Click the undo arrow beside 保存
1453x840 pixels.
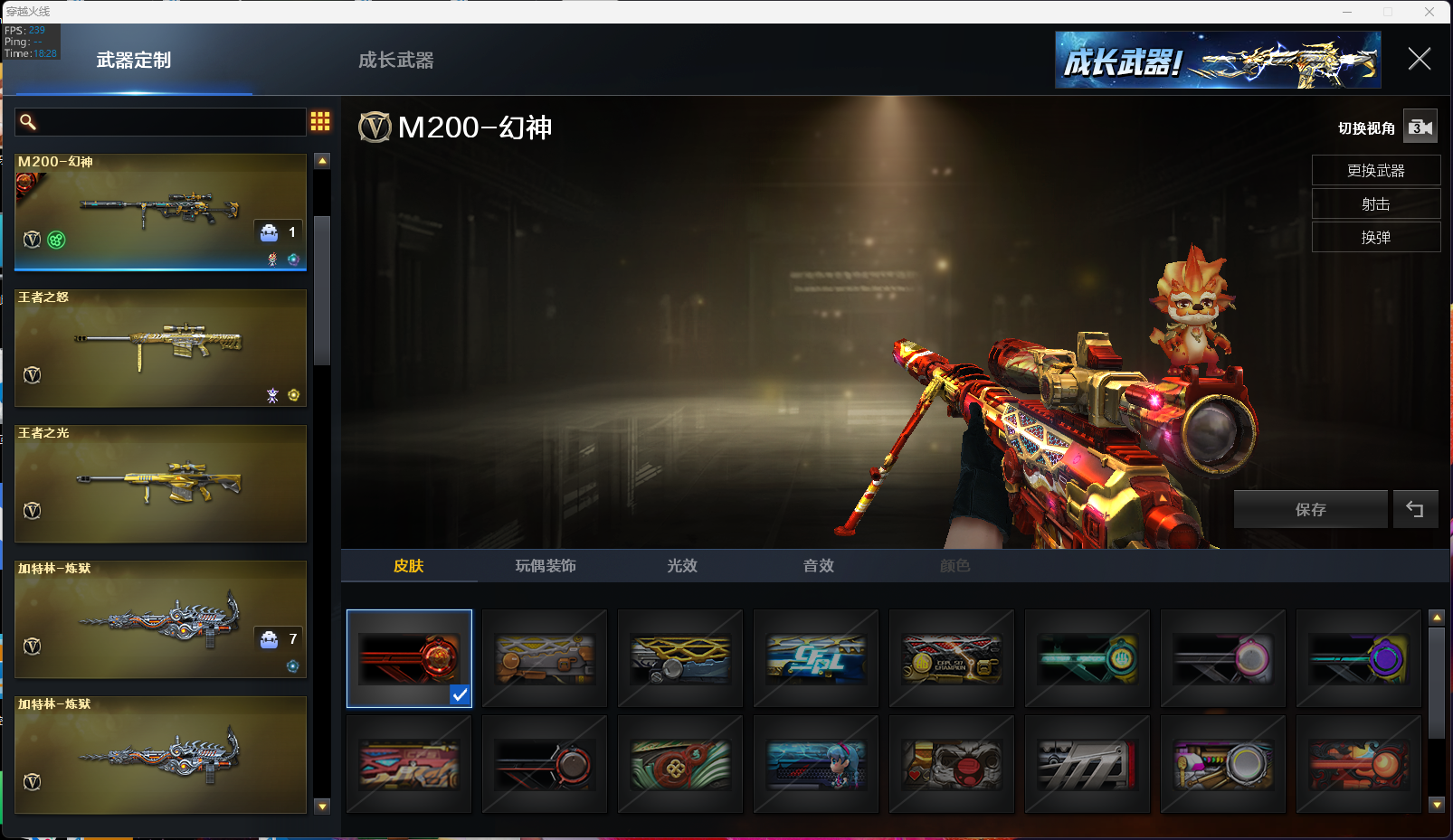(x=1415, y=510)
